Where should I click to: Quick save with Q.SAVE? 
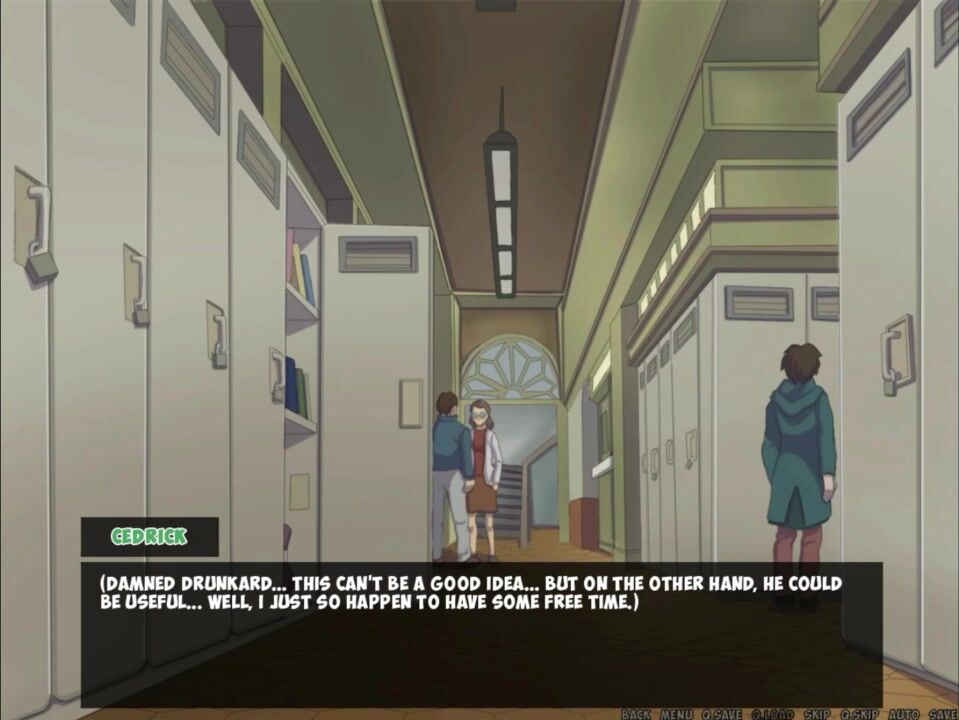click(721, 713)
